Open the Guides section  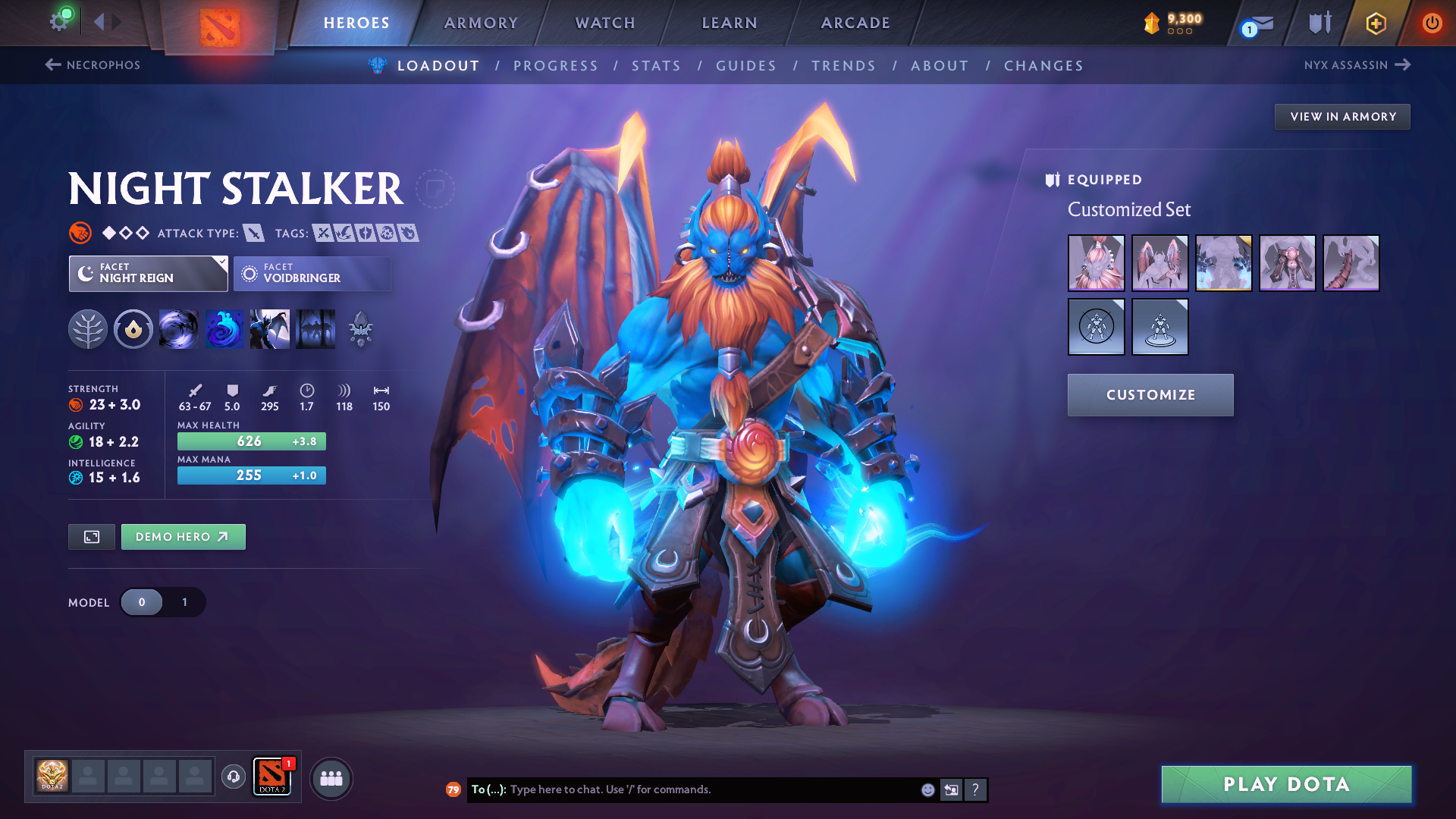pyautogui.click(x=746, y=66)
